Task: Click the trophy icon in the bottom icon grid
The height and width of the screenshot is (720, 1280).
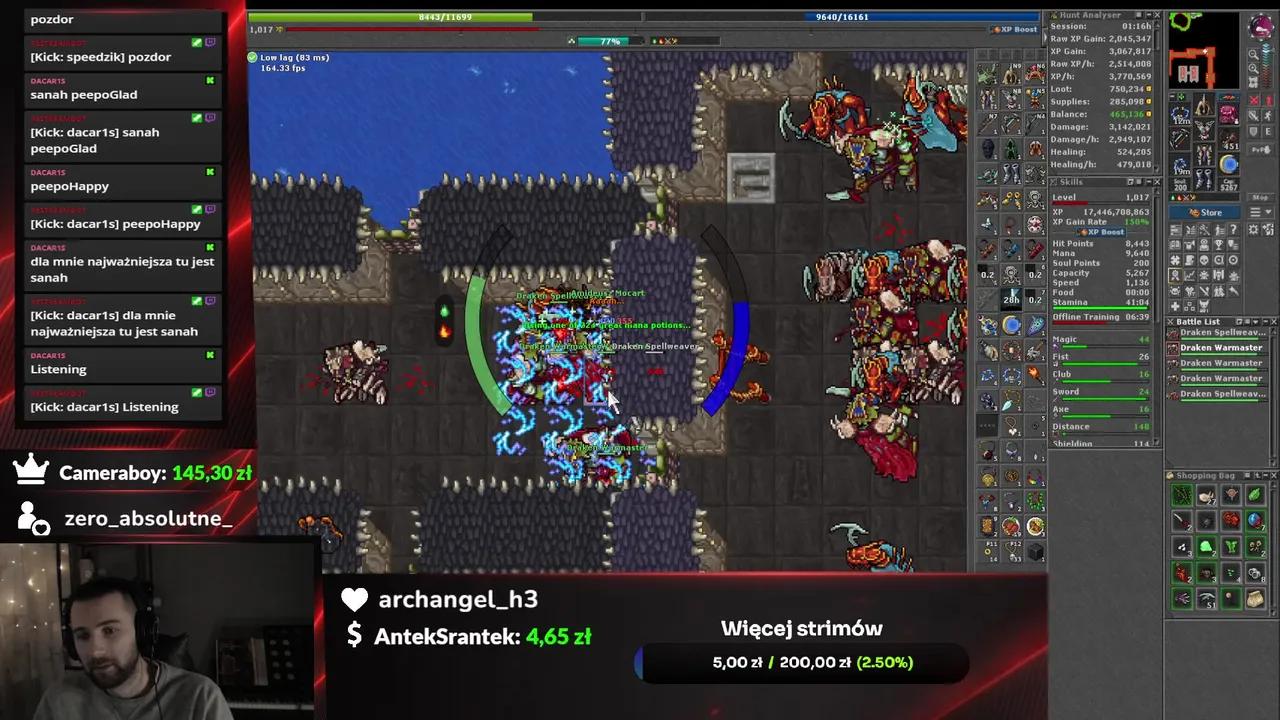Action: [x=1219, y=245]
